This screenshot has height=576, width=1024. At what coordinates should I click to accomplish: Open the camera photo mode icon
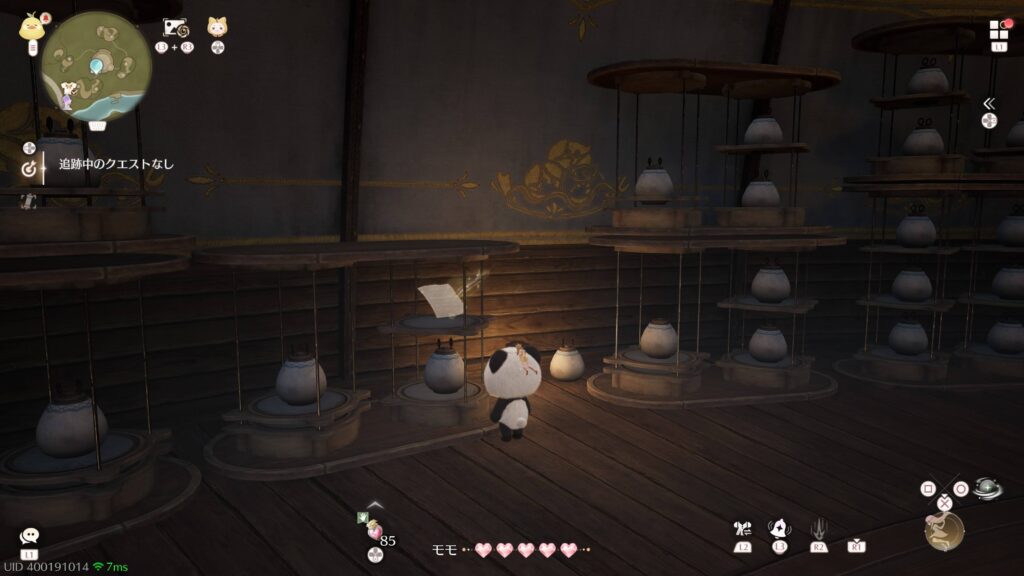click(175, 28)
